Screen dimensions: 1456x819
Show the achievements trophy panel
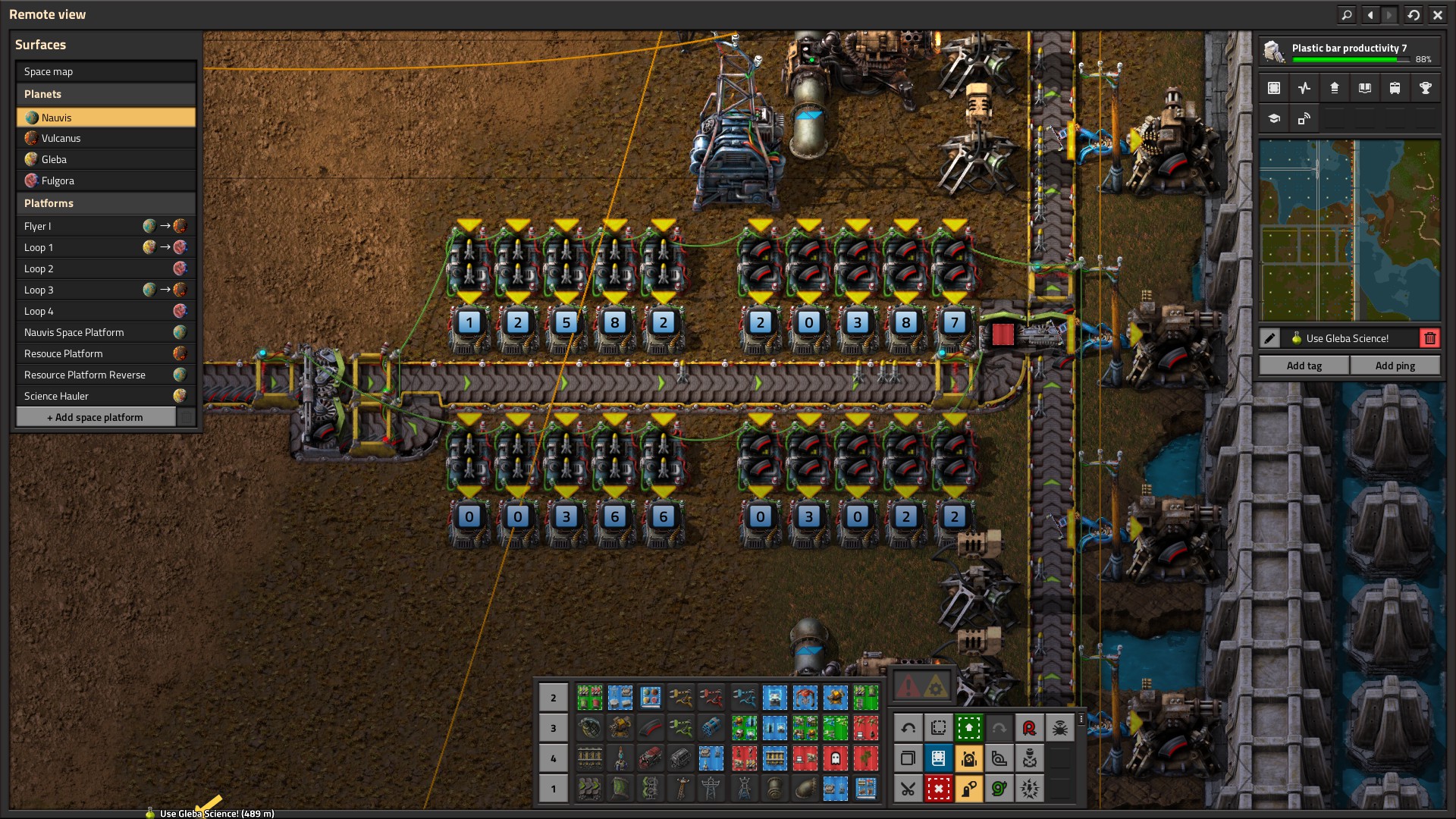1425,88
